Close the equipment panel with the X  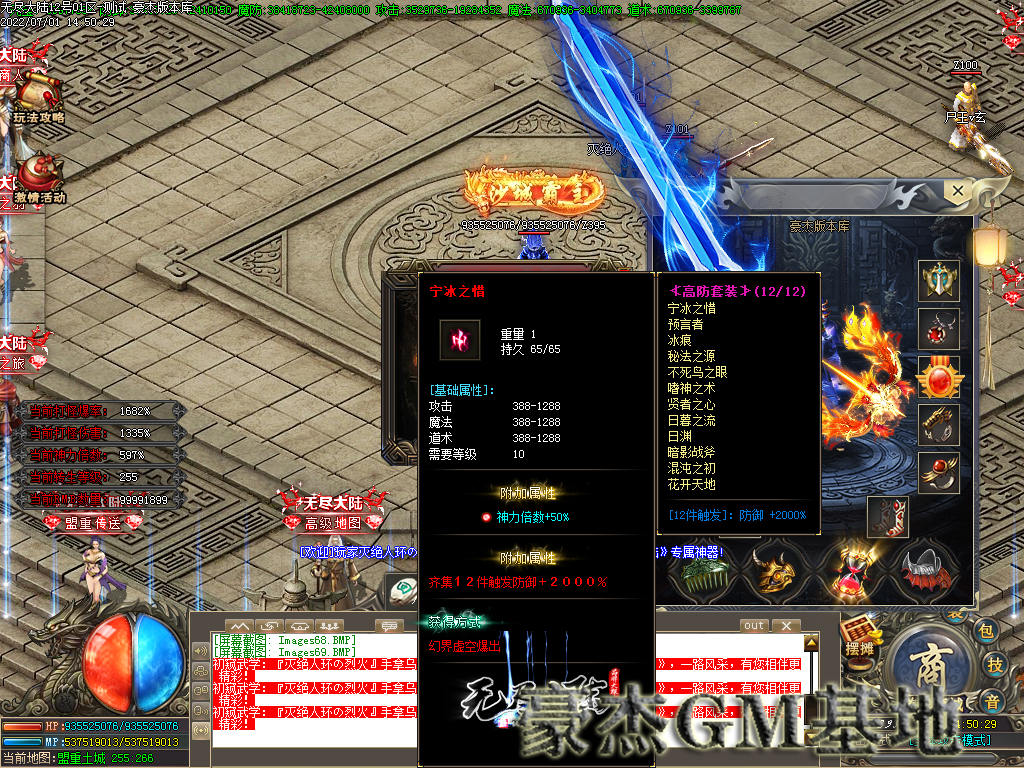958,189
